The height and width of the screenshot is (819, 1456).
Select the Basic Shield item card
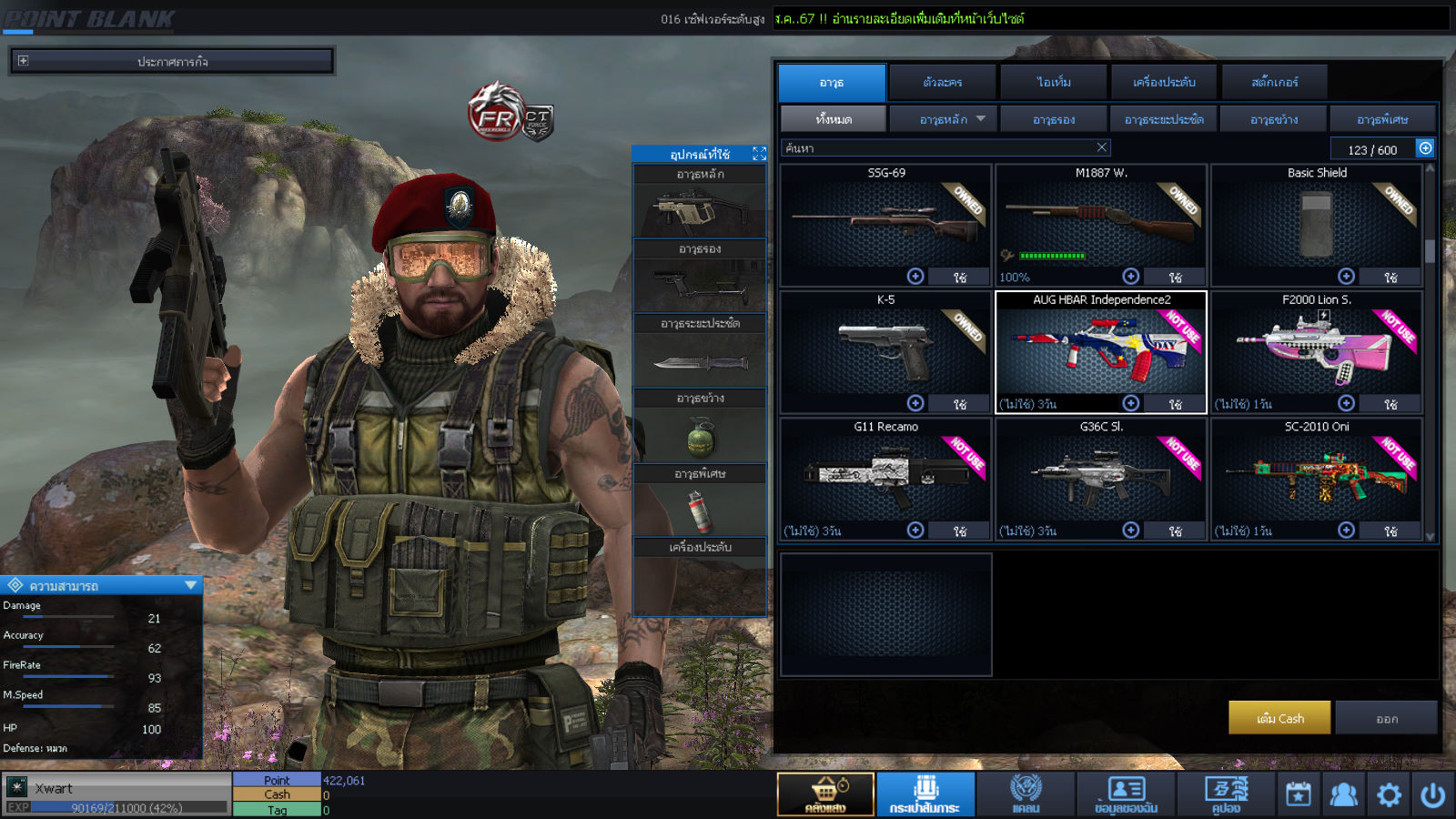(1316, 223)
